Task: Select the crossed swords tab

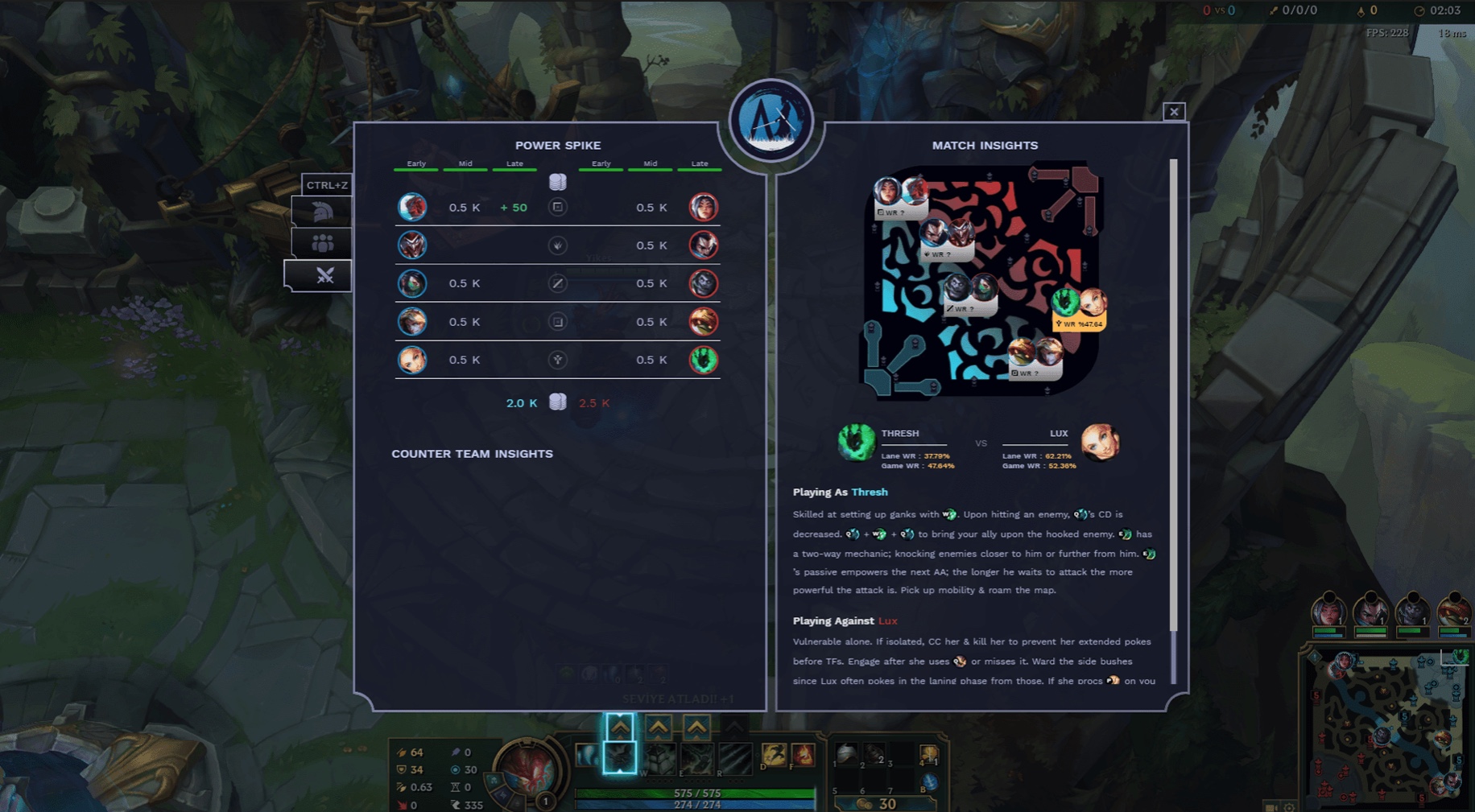Action: tap(324, 276)
